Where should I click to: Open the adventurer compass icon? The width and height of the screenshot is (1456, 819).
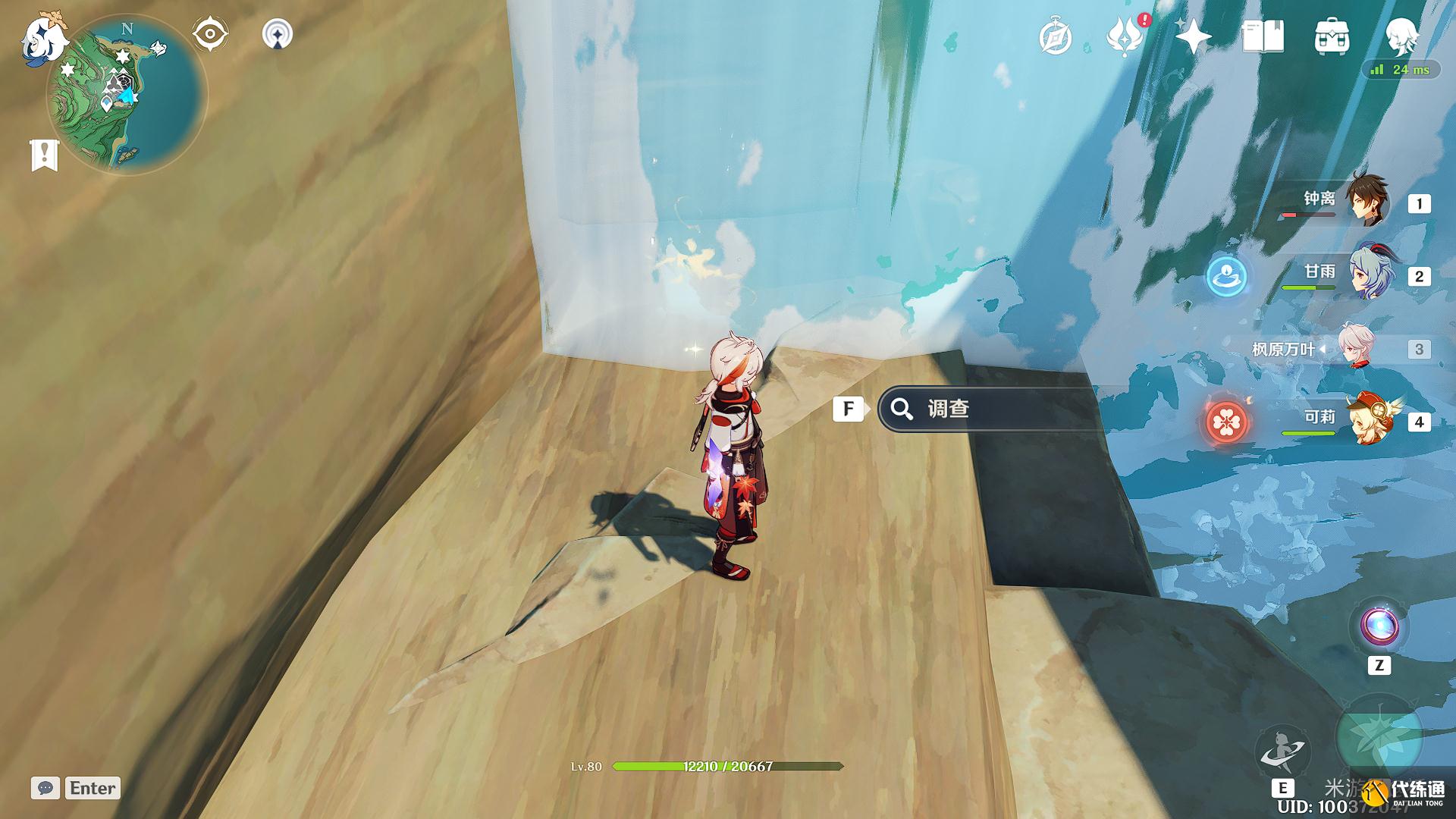(1055, 36)
